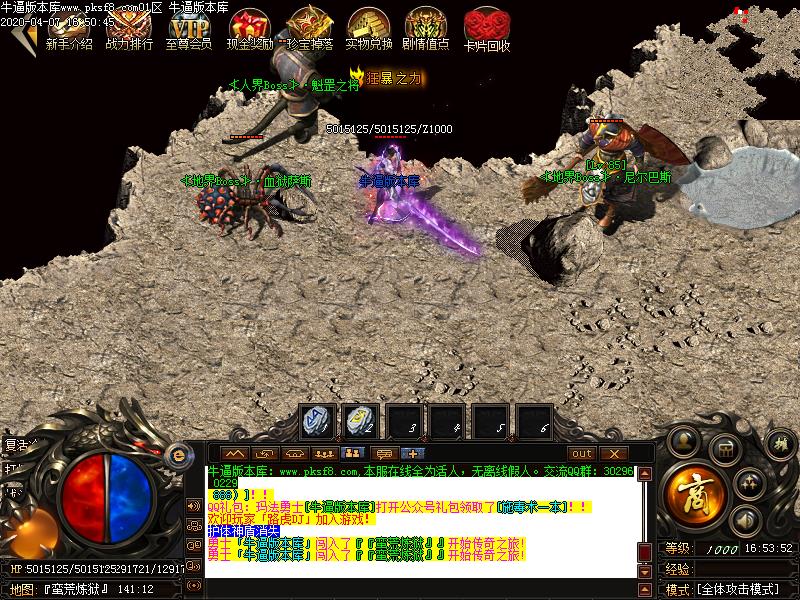Use the rune stone in hotbar slot 1
The width and height of the screenshot is (800, 600).
click(319, 423)
